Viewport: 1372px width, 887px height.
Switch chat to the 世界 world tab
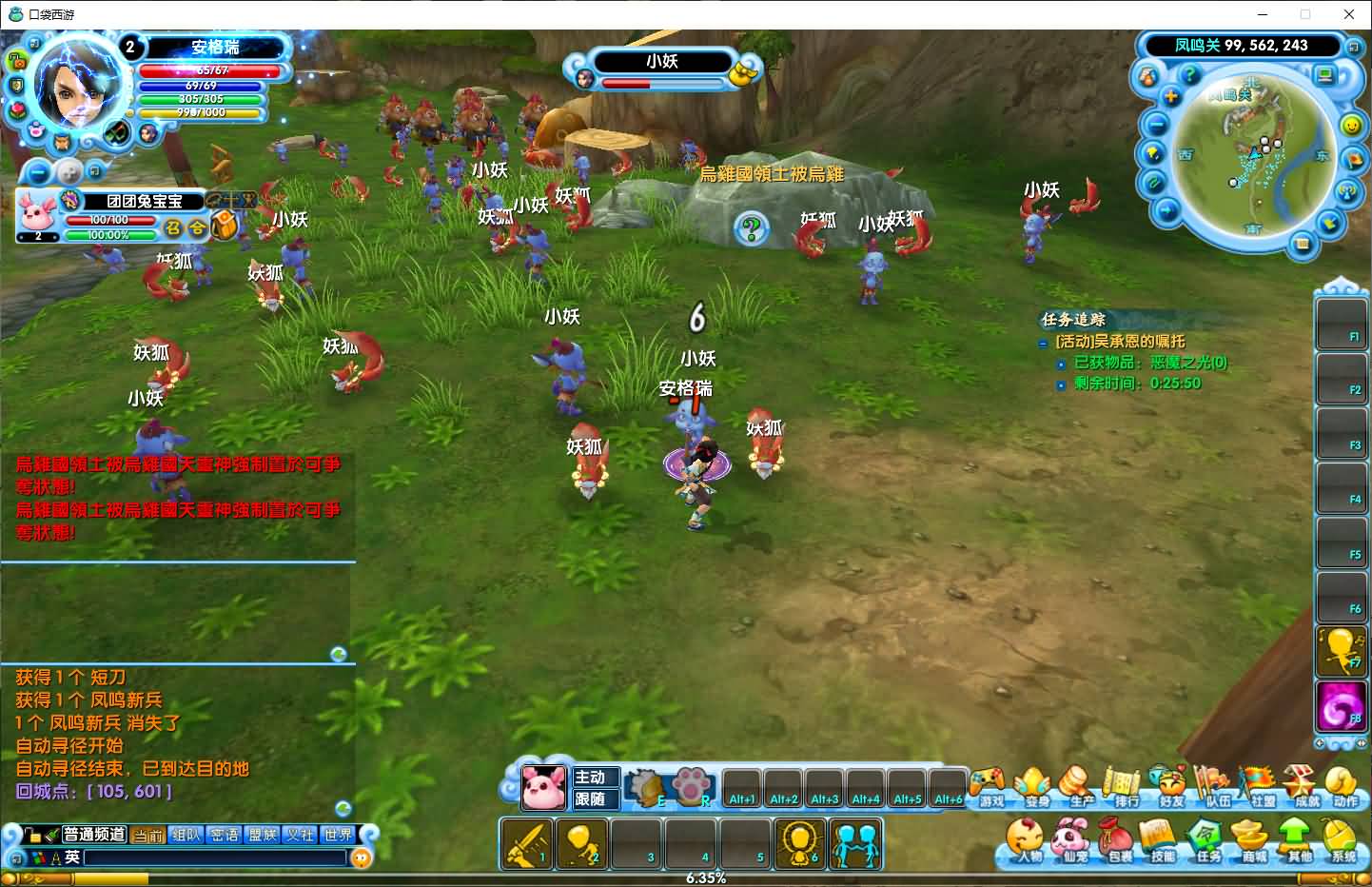pyautogui.click(x=338, y=835)
